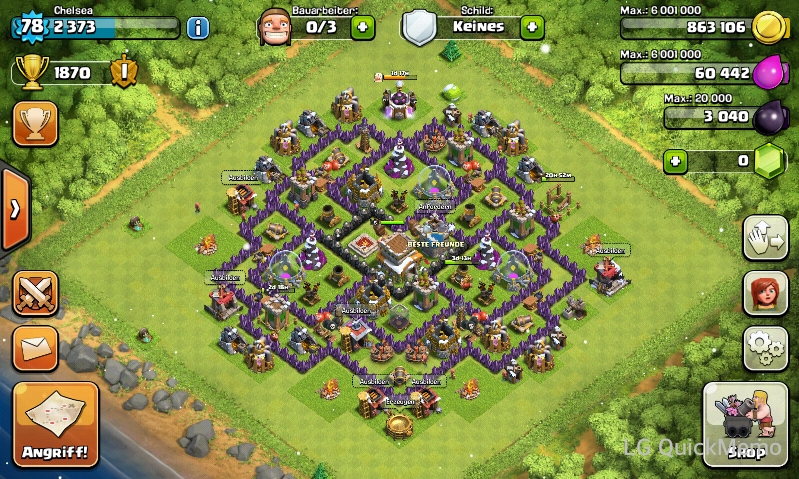Open the settings gears button
Image resolution: width=799 pixels, height=479 pixels.
766,347
